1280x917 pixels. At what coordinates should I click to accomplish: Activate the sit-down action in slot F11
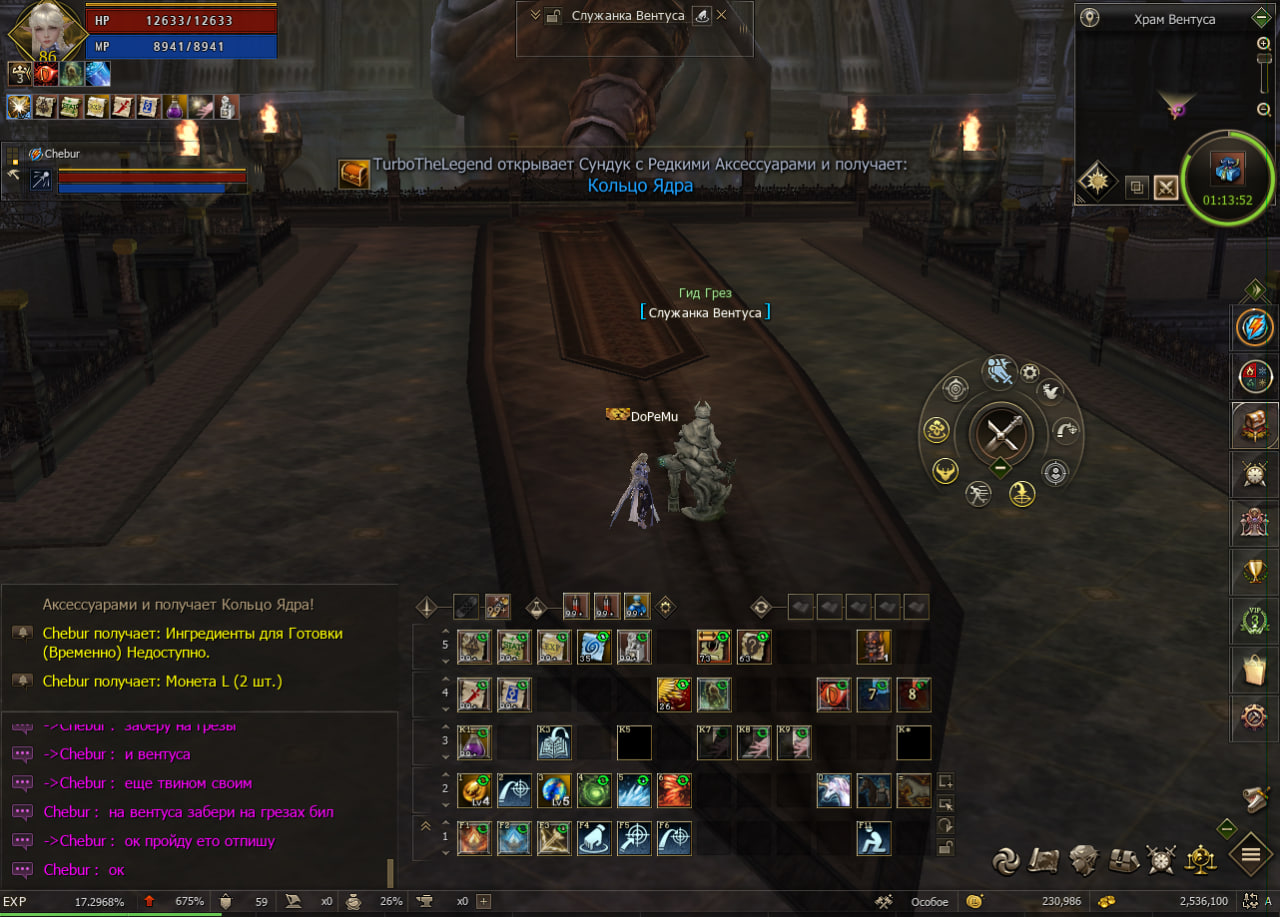click(x=874, y=838)
